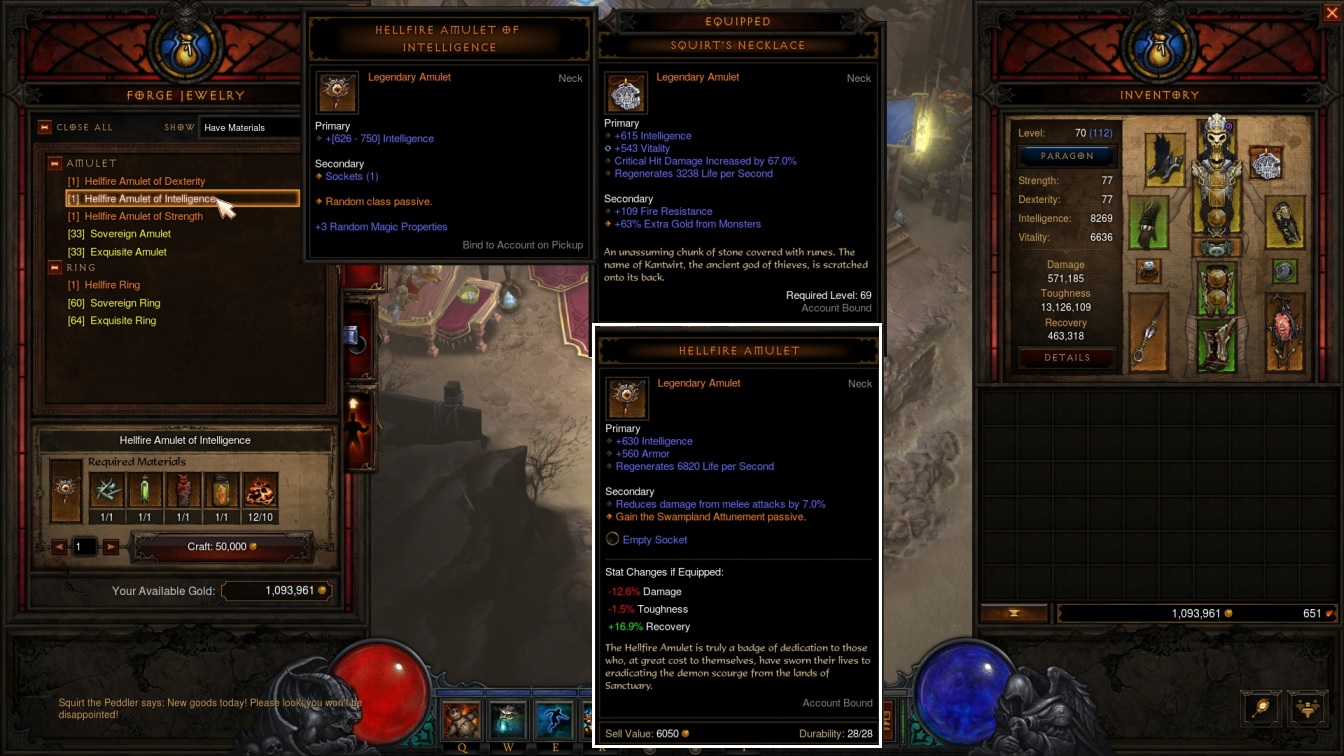The height and width of the screenshot is (756, 1344).
Task: Open the Have Materials filter dropdown
Action: tap(250, 127)
